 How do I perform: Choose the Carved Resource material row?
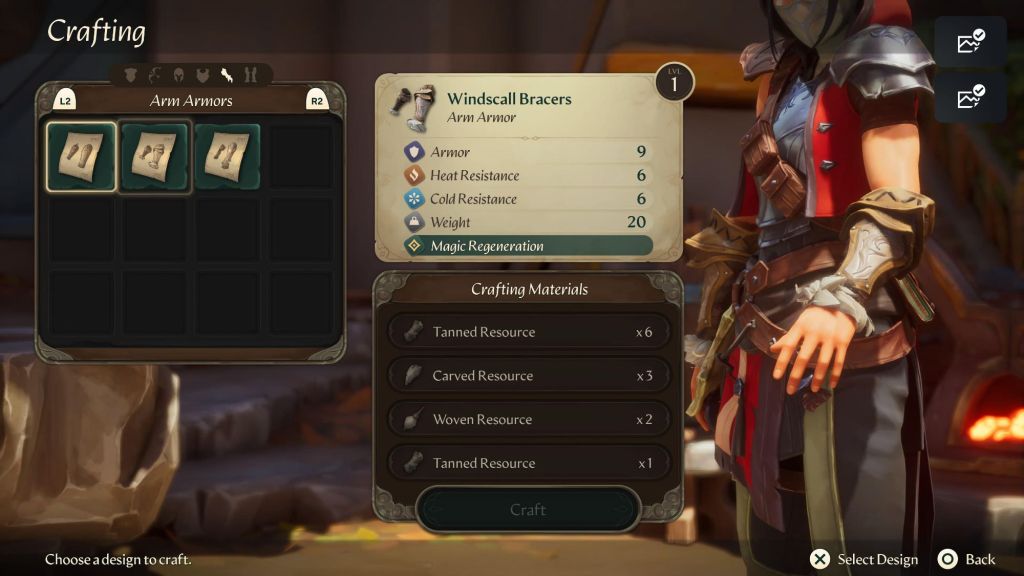click(527, 376)
